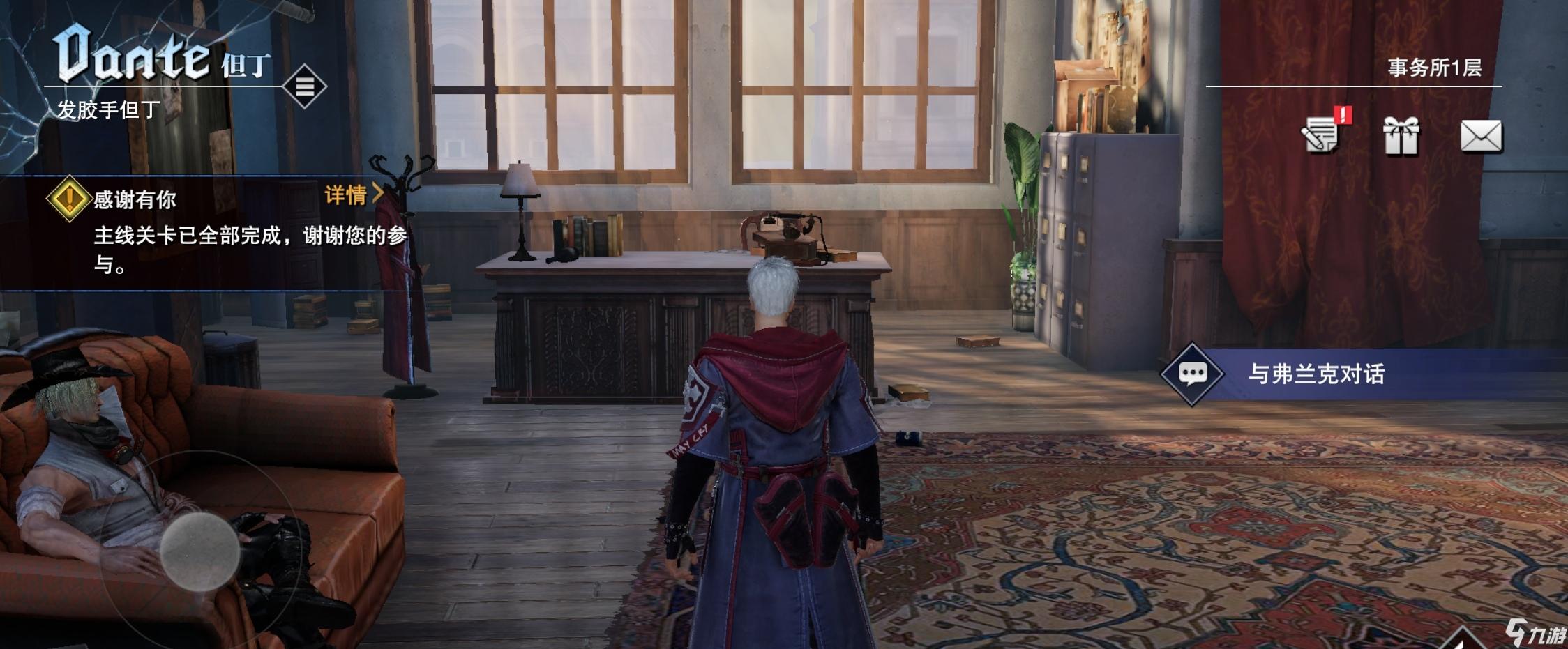Open the mail envelope icon
Image resolution: width=1568 pixels, height=649 pixels.
coord(1481,135)
